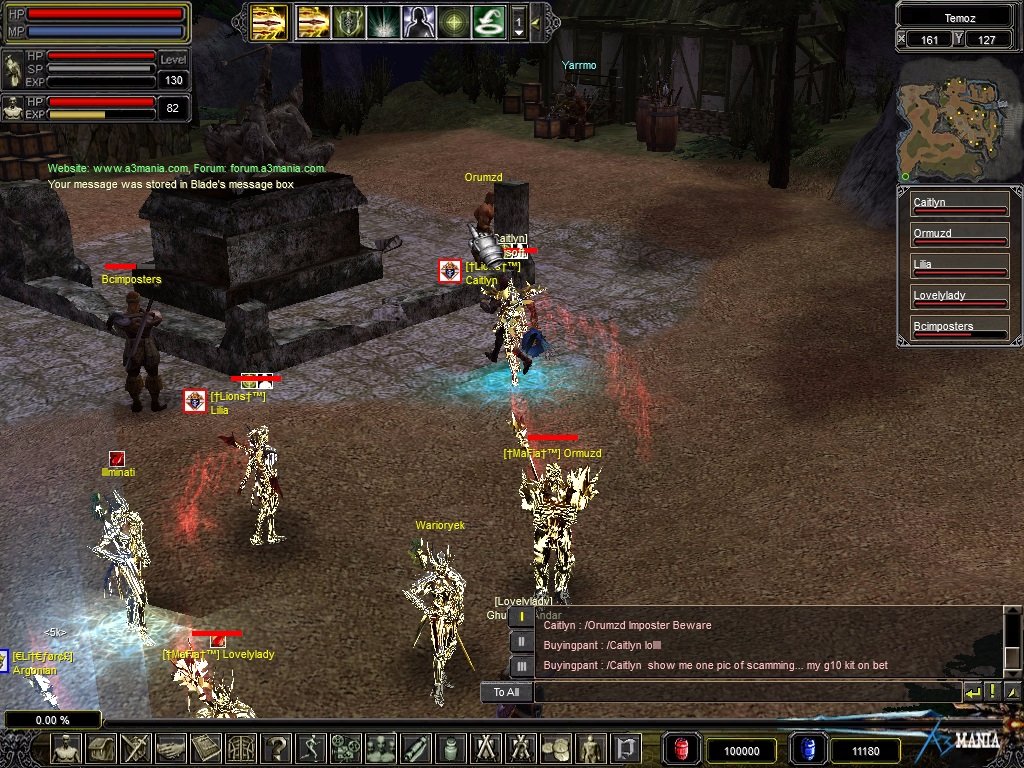Use the white light burst skill
Image resolution: width=1024 pixels, height=768 pixels.
coord(383,21)
